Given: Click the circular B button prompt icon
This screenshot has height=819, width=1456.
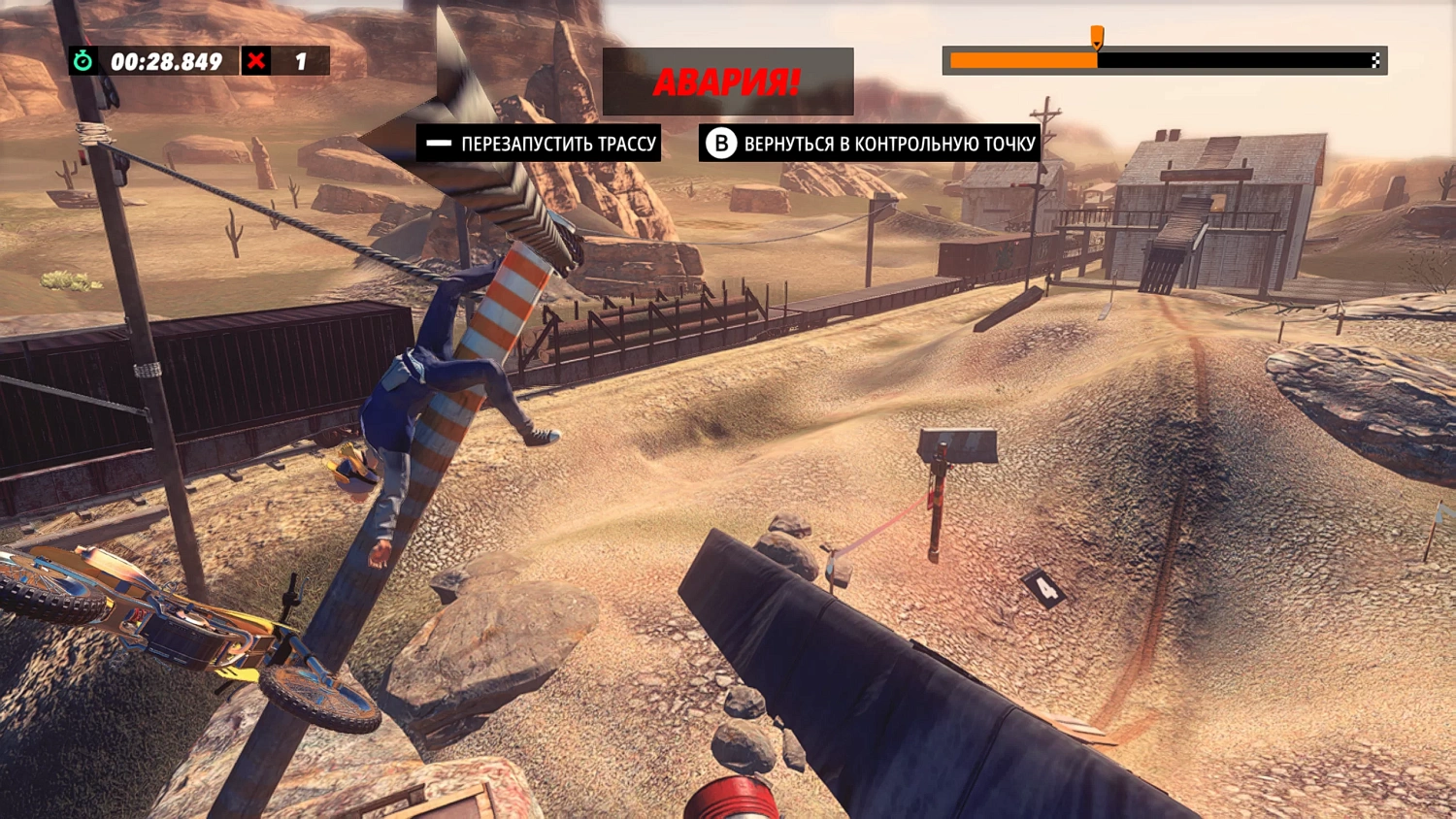Looking at the screenshot, I should (719, 144).
